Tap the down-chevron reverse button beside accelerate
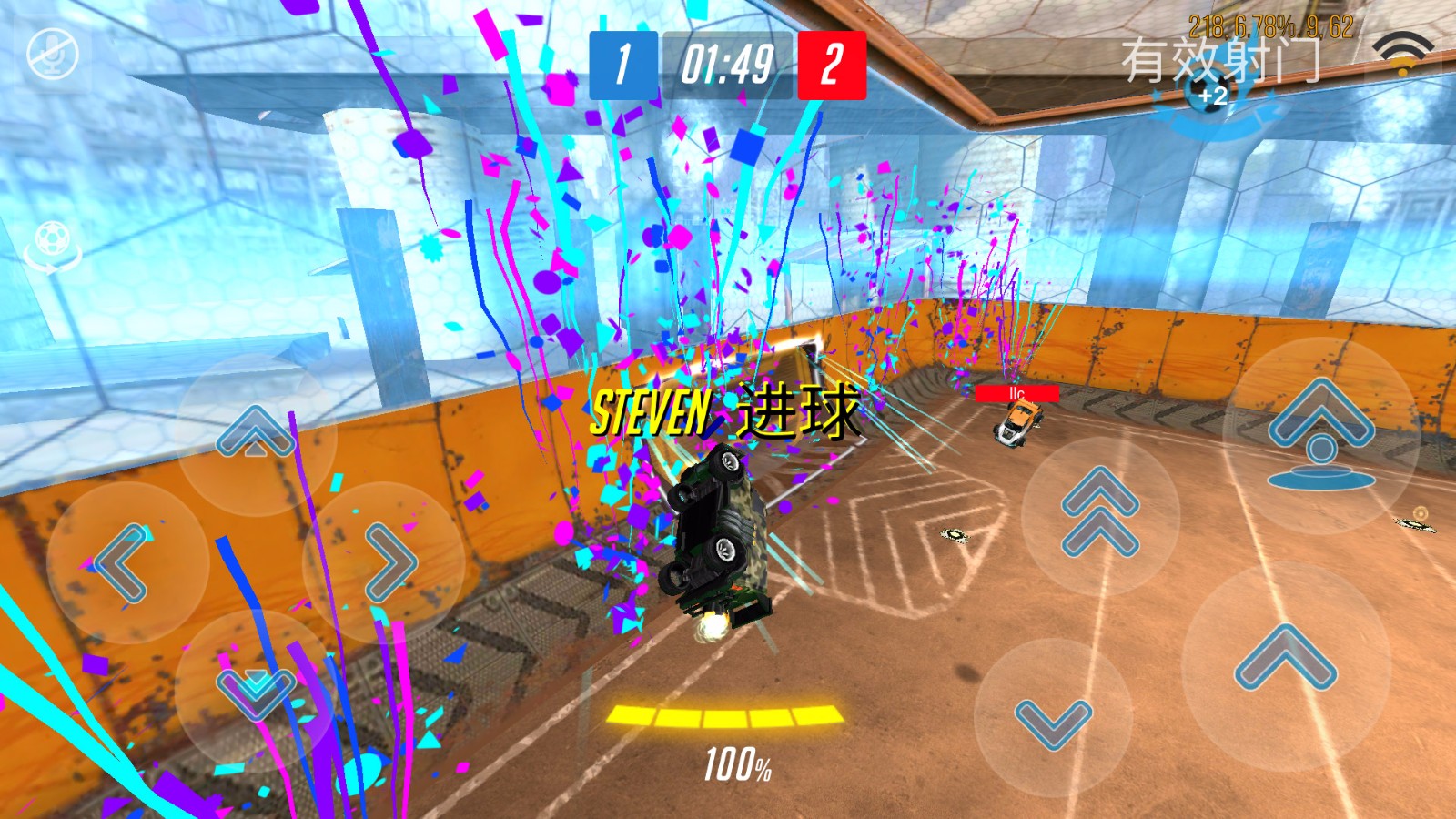Image resolution: width=1456 pixels, height=819 pixels. pyautogui.click(x=1053, y=721)
